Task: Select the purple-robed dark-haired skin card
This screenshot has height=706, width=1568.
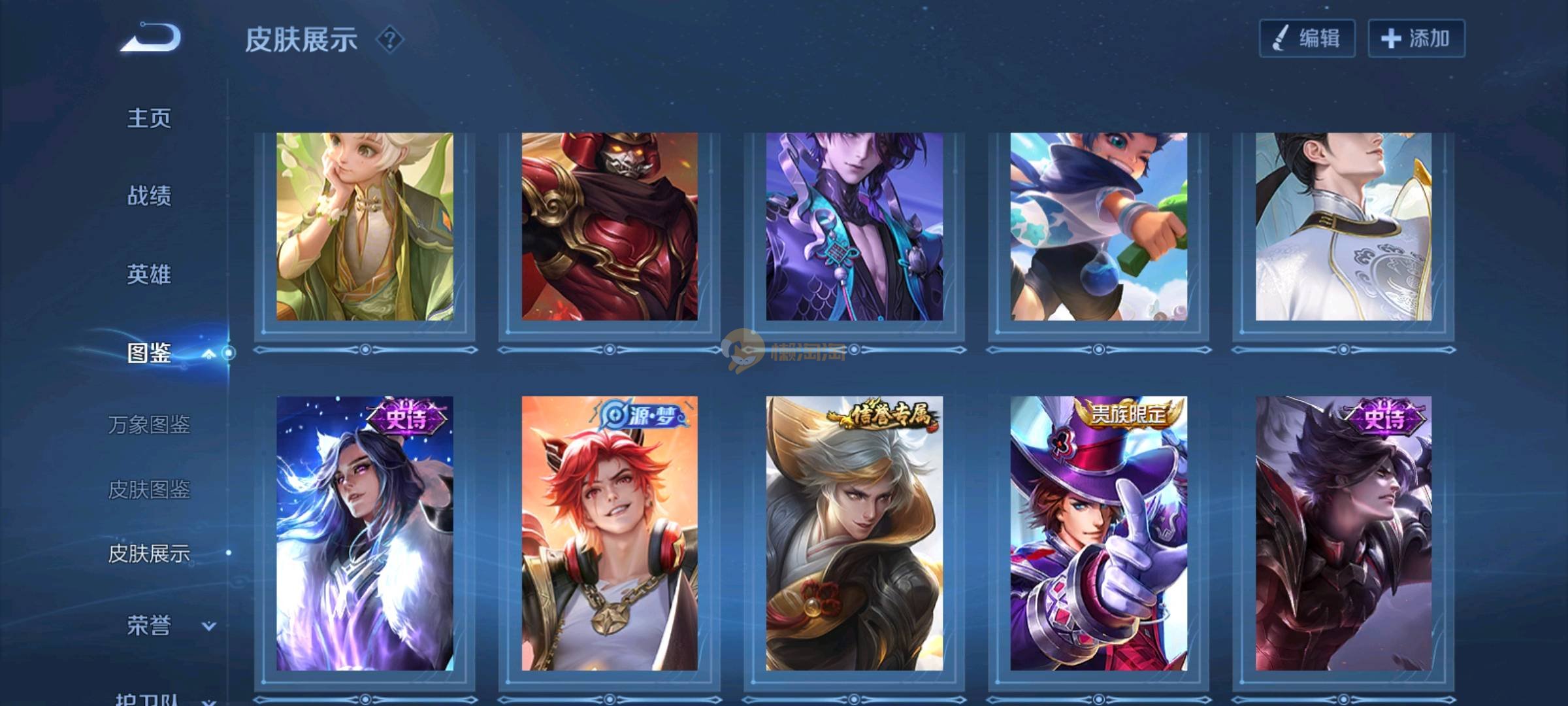Action: (x=854, y=227)
